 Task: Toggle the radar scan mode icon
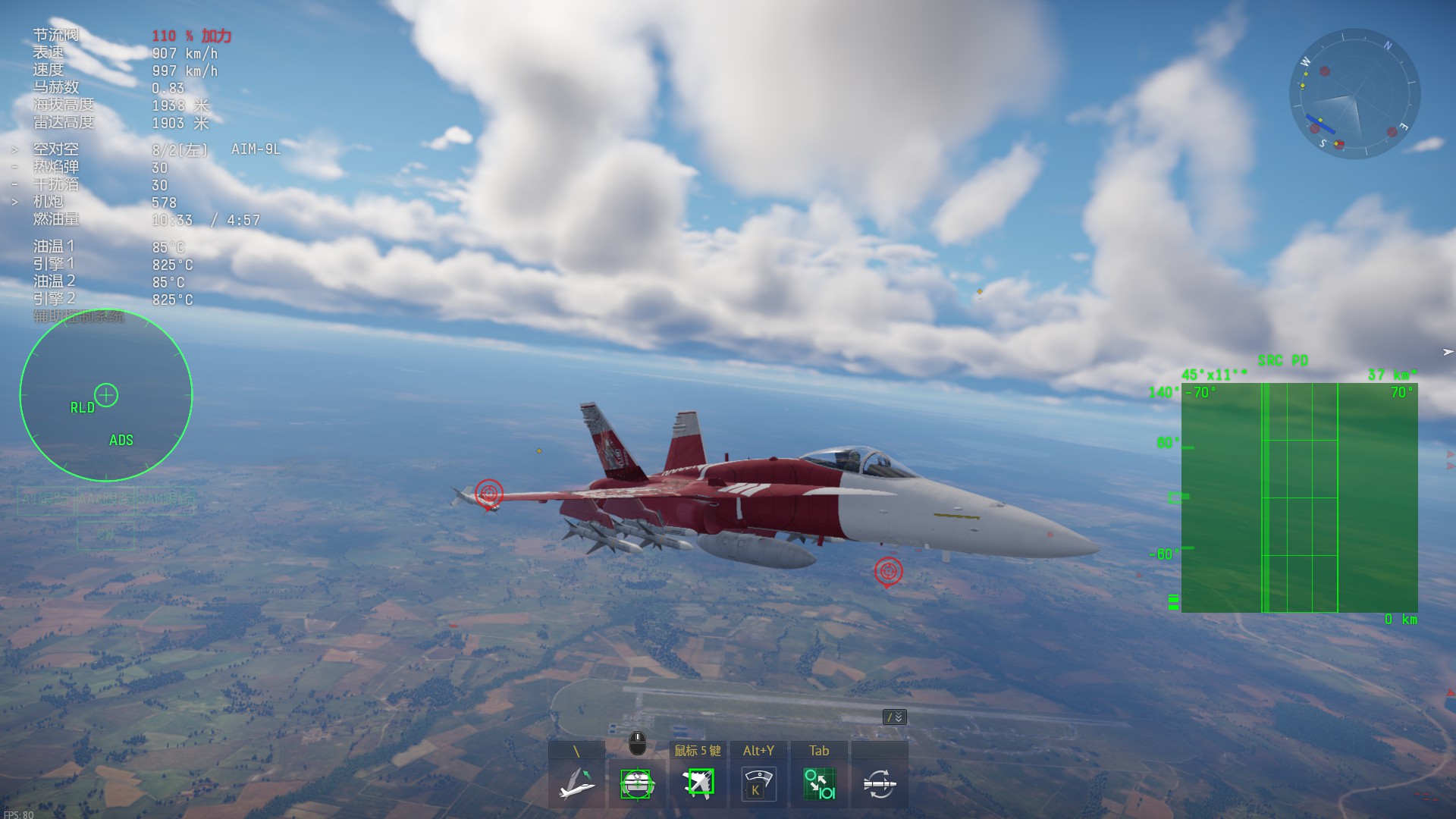758,783
